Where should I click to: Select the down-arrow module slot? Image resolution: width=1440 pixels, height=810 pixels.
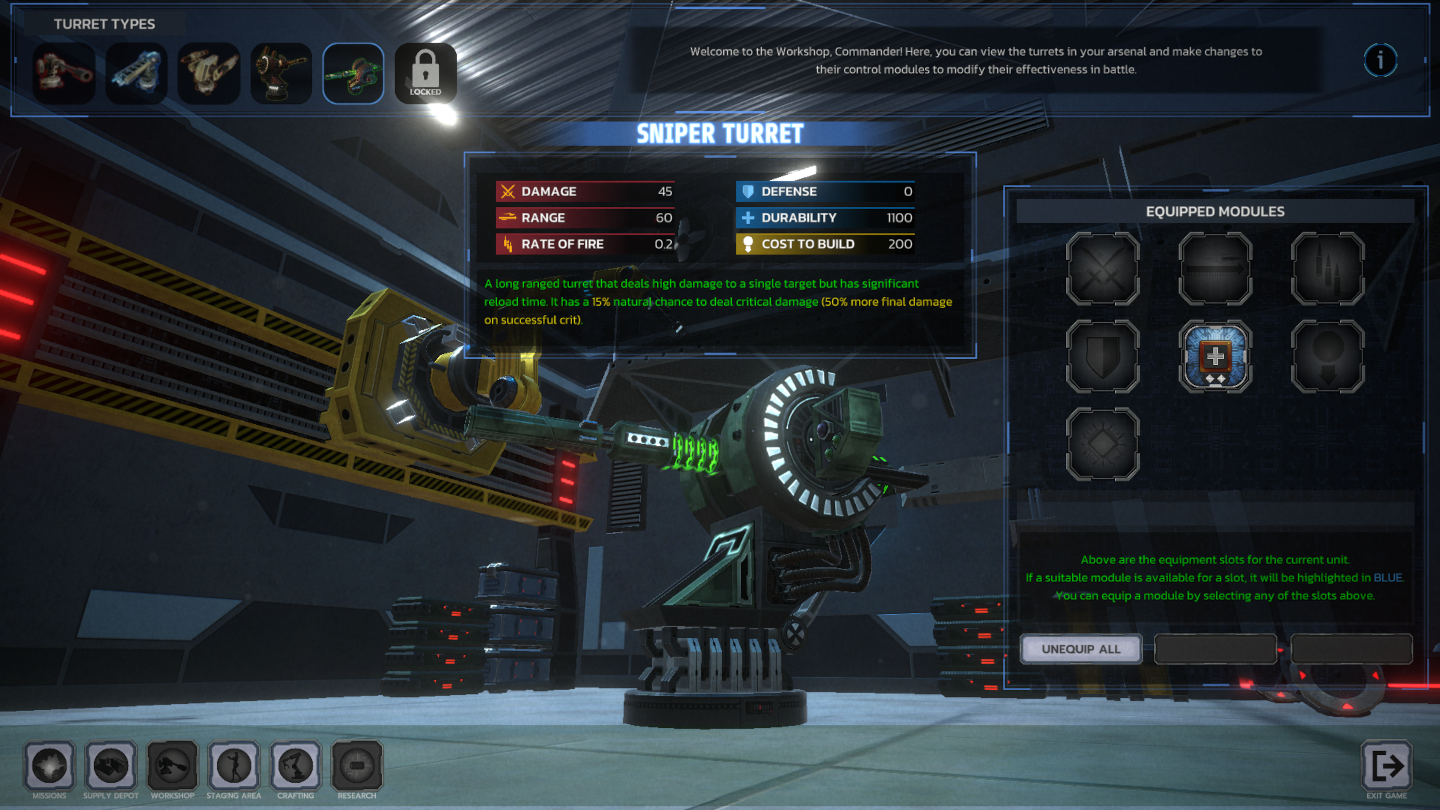click(x=1328, y=356)
